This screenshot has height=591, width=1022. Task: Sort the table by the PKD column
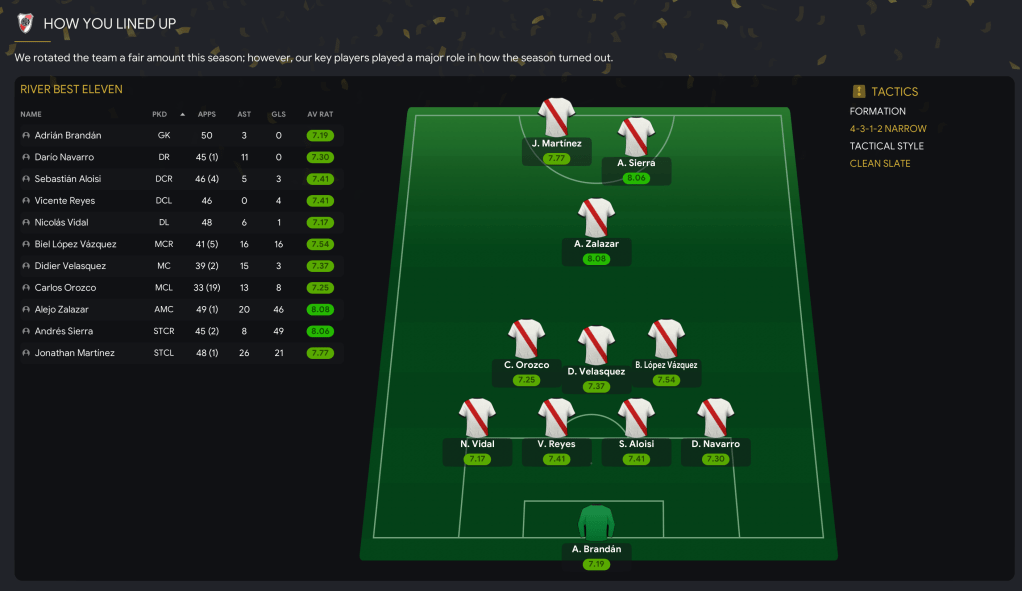click(160, 114)
